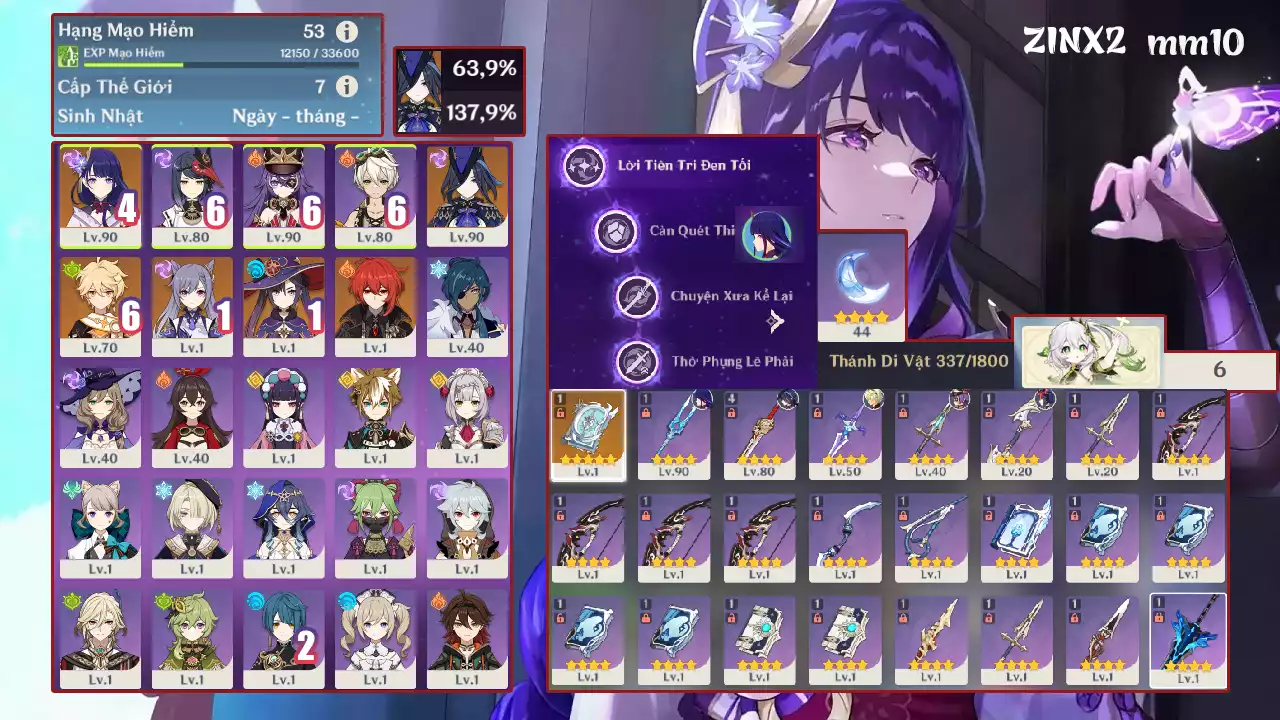Show info for Cấp Thế Giới level
1280x720 pixels.
point(347,87)
